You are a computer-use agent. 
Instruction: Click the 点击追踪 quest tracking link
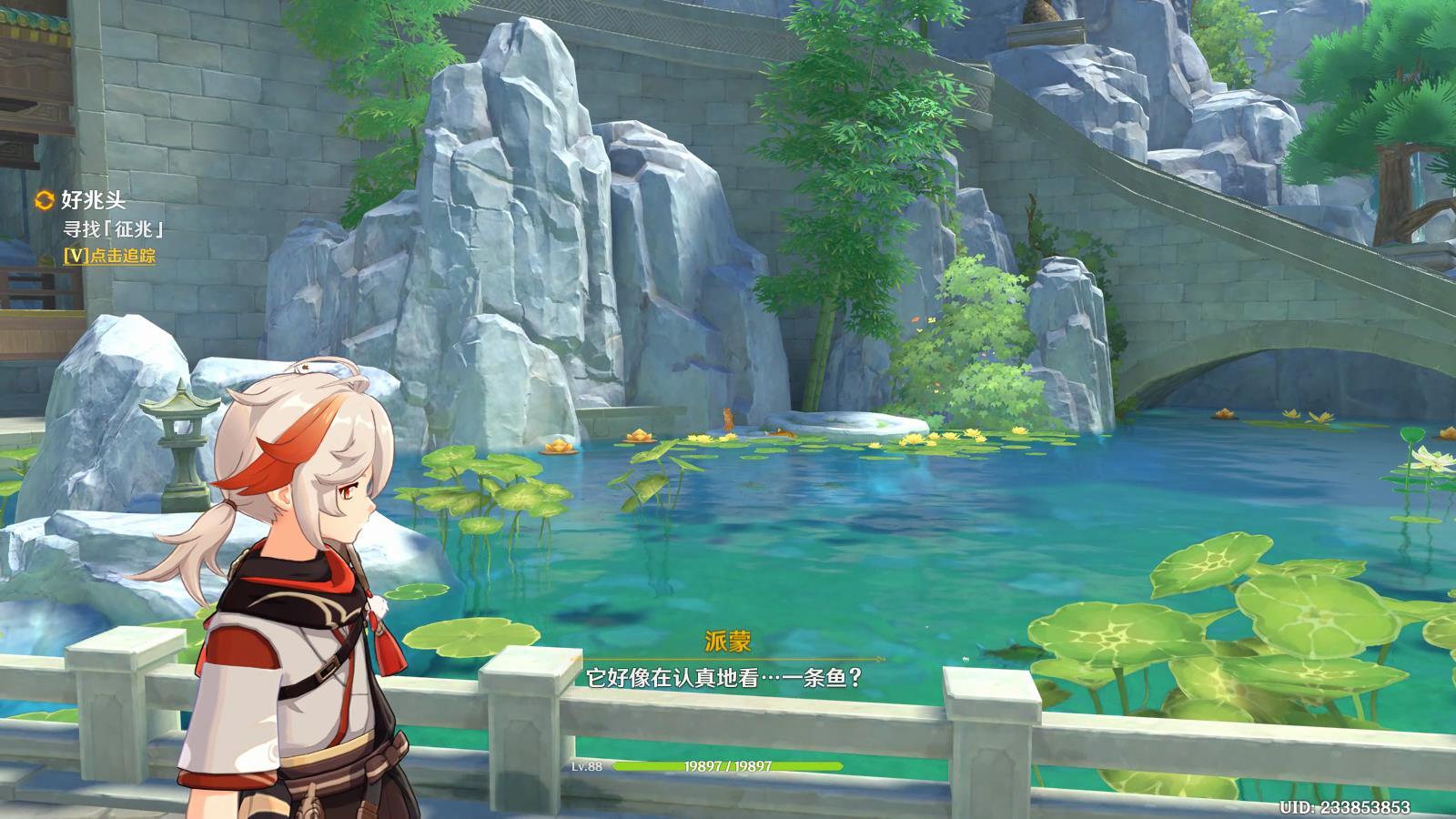click(110, 257)
